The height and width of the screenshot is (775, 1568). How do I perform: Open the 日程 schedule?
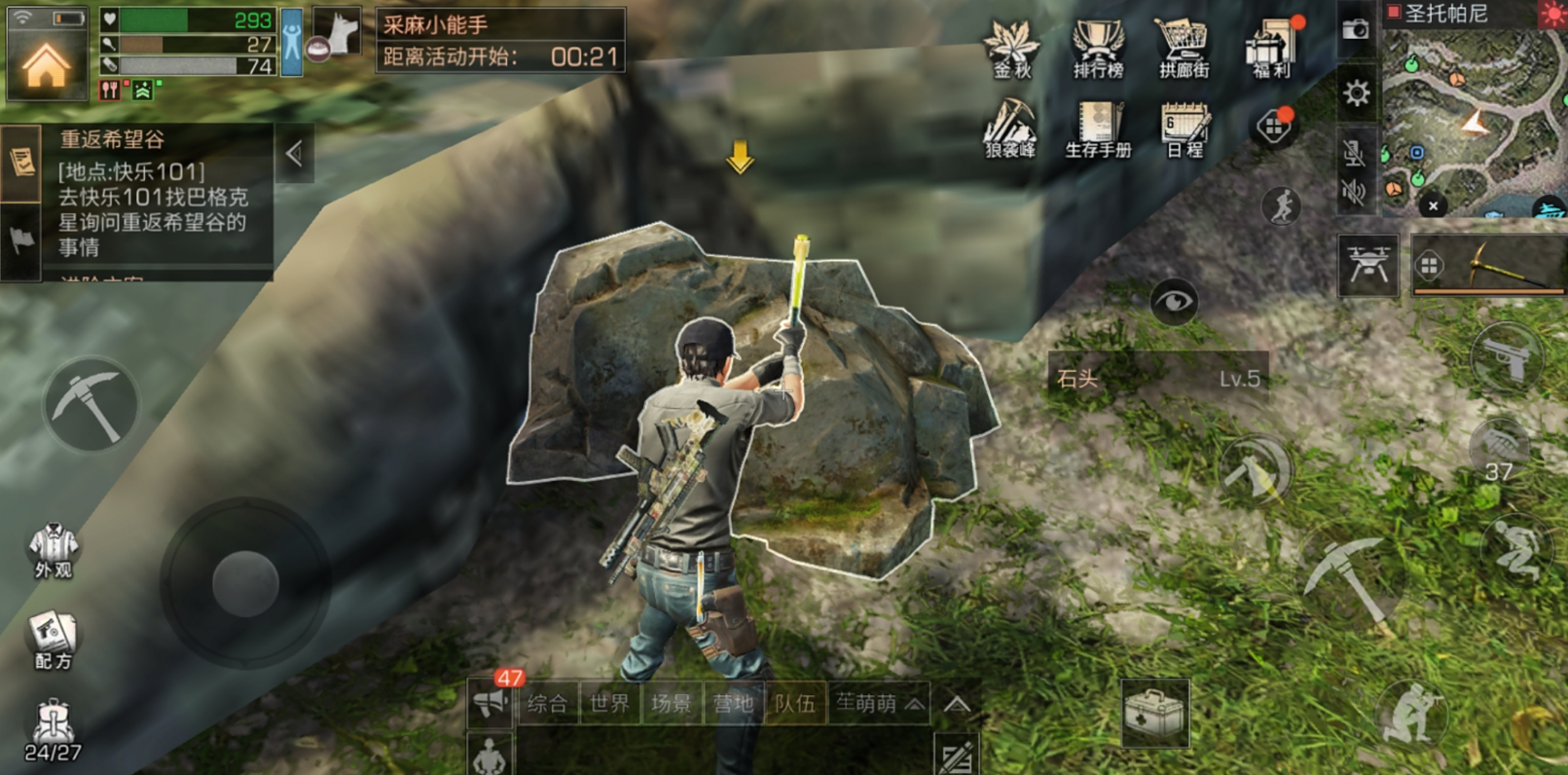coord(1185,129)
